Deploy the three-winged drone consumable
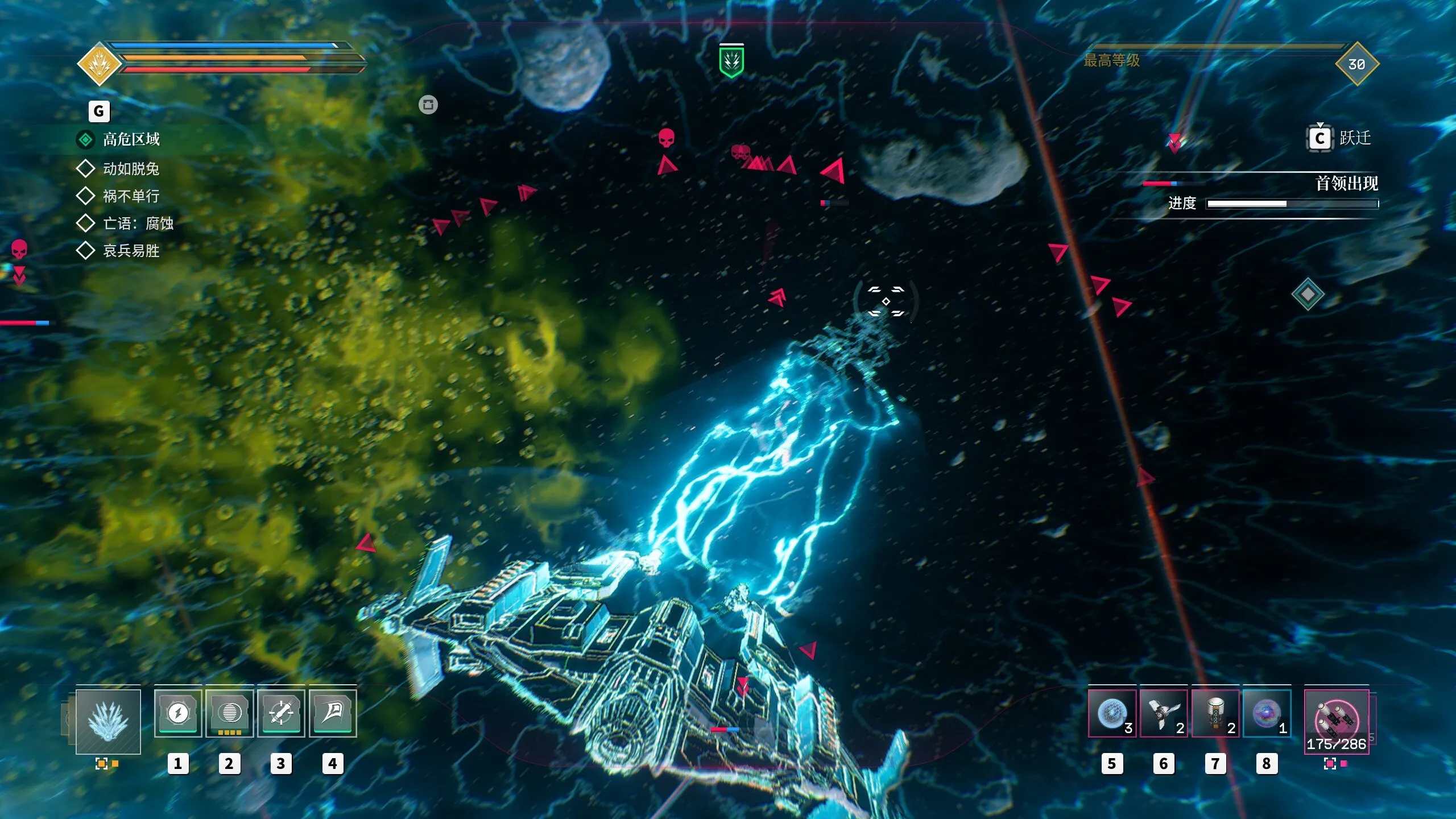The height and width of the screenshot is (819, 1456). coord(1163,714)
